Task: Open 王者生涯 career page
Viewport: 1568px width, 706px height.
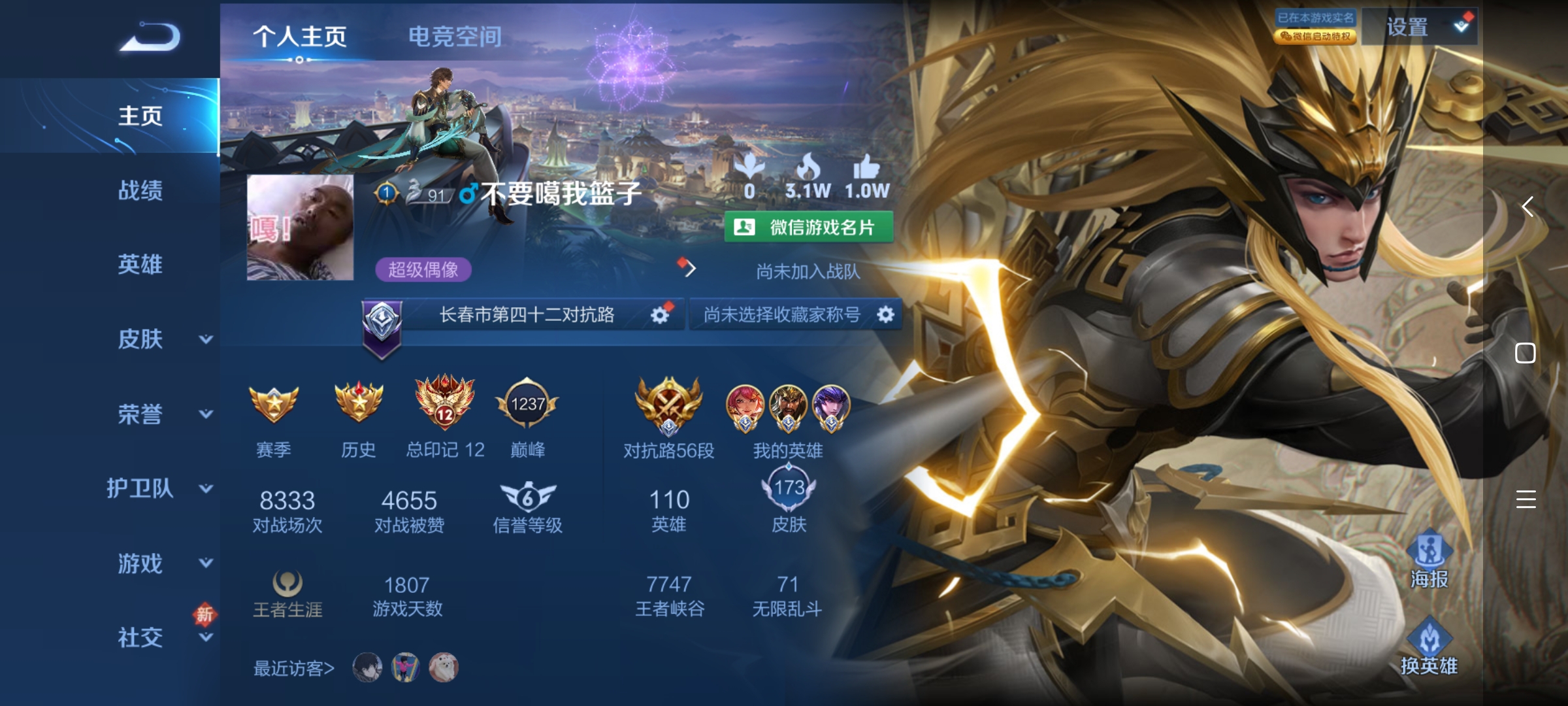Action: click(x=287, y=594)
